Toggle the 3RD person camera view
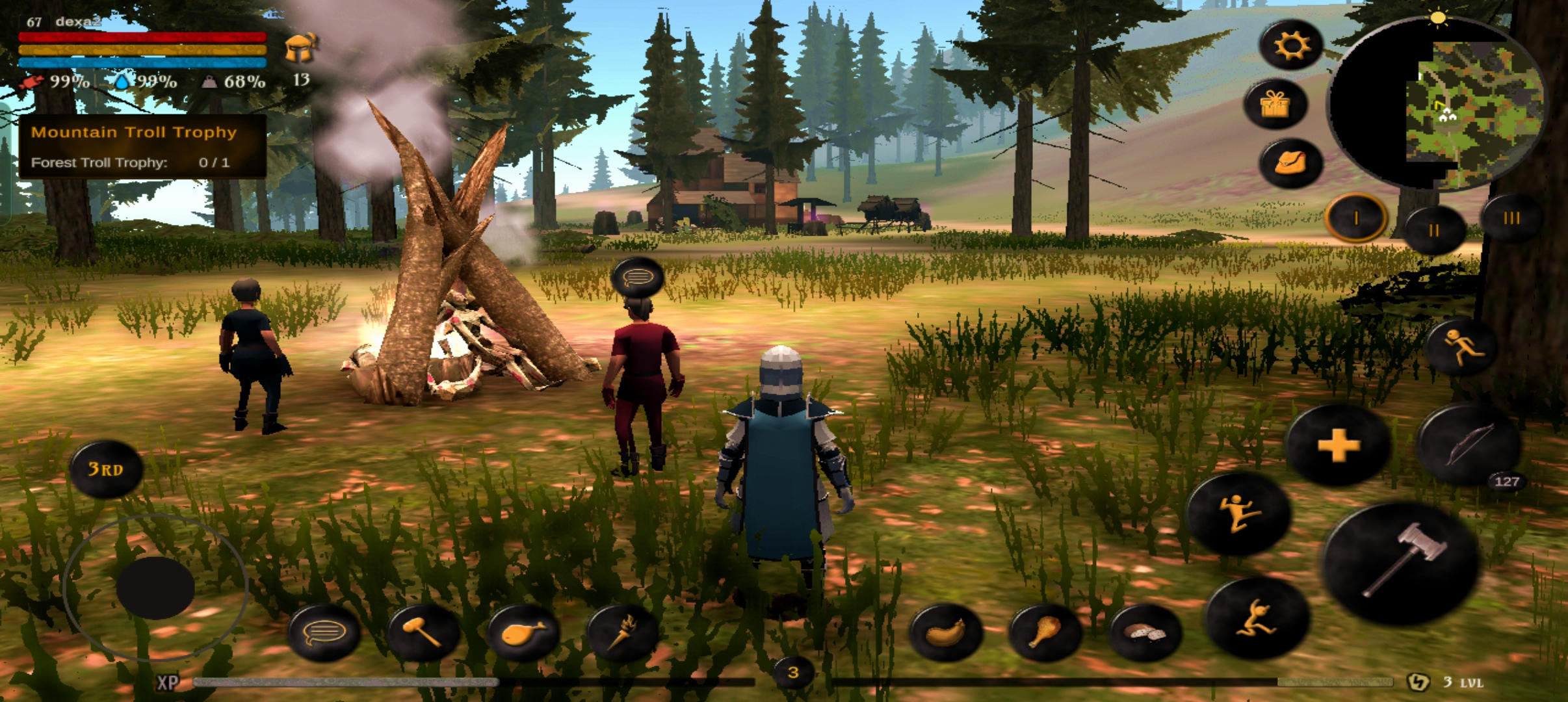 pos(105,469)
